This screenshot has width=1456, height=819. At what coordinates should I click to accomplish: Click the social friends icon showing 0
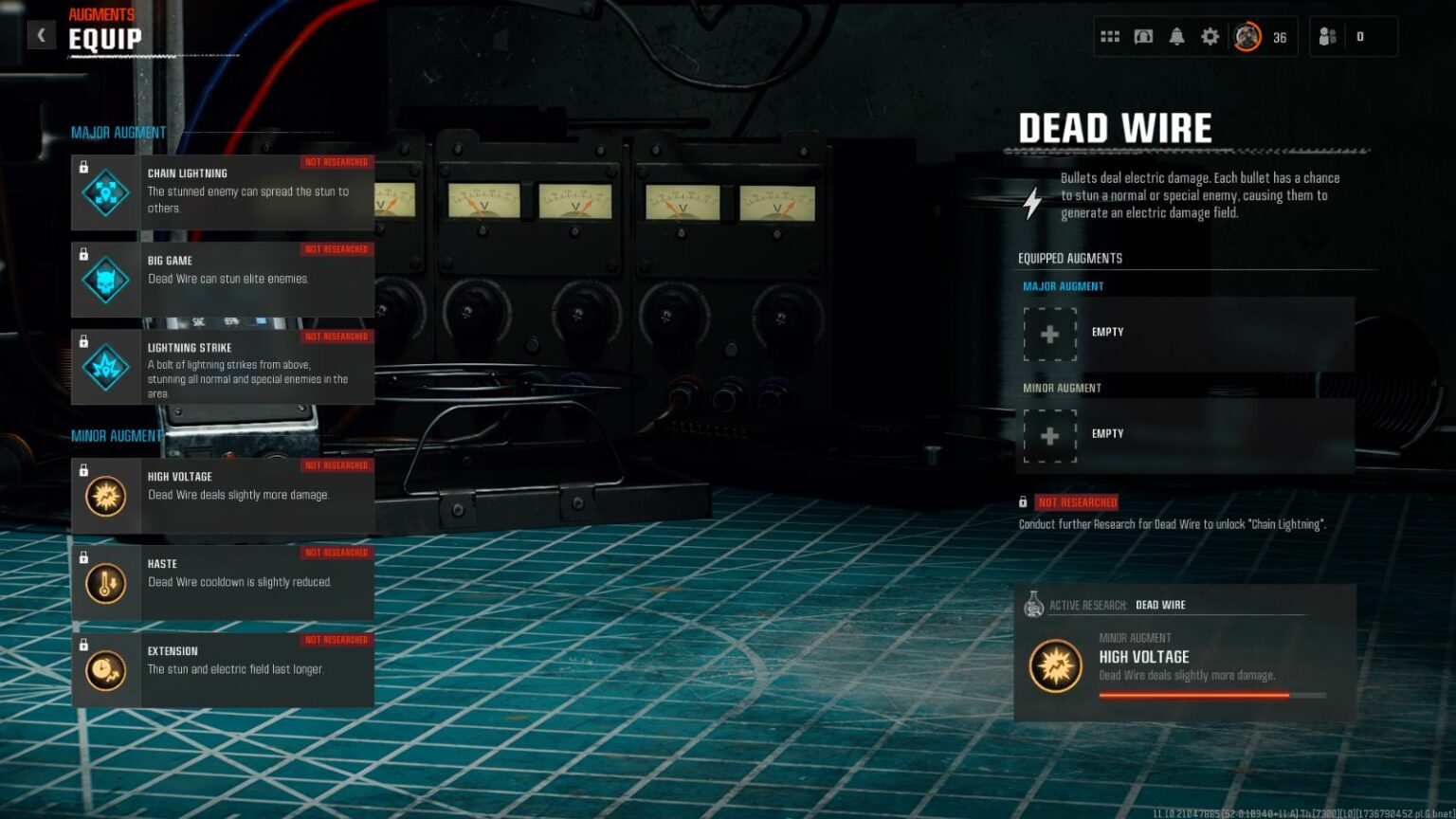tap(1326, 35)
